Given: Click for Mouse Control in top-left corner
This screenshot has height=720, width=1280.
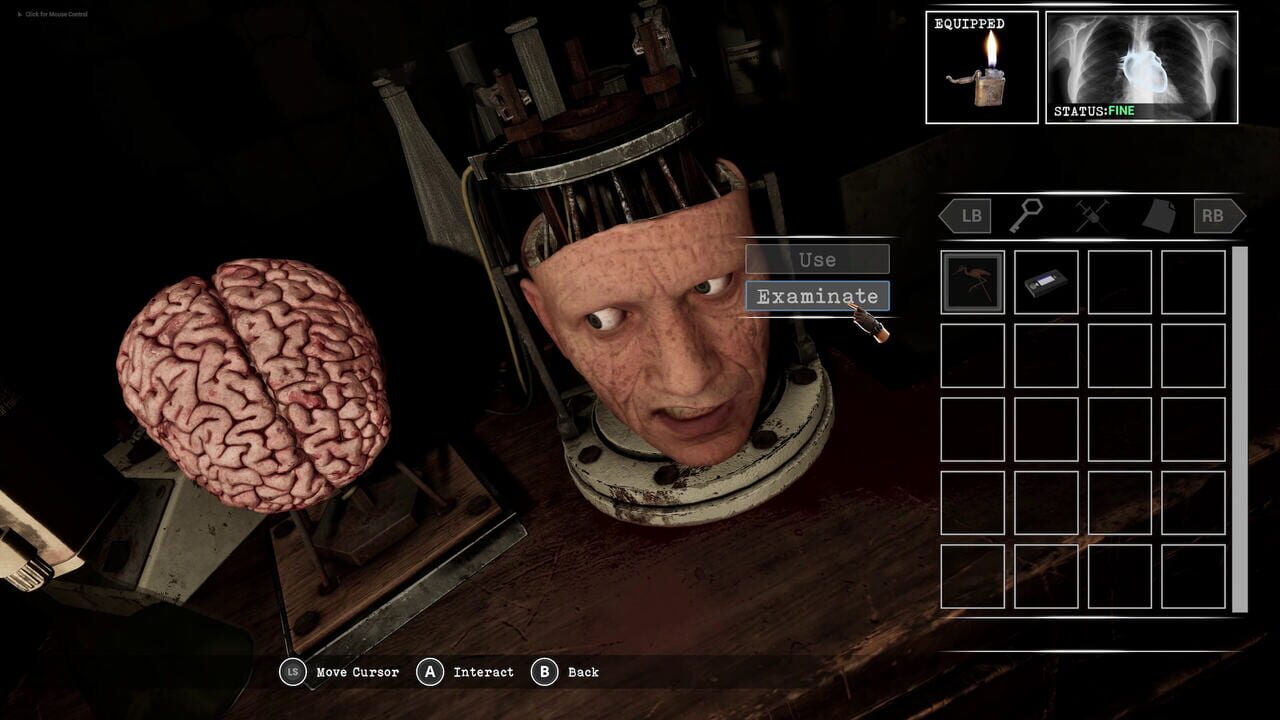Looking at the screenshot, I should click(x=50, y=14).
